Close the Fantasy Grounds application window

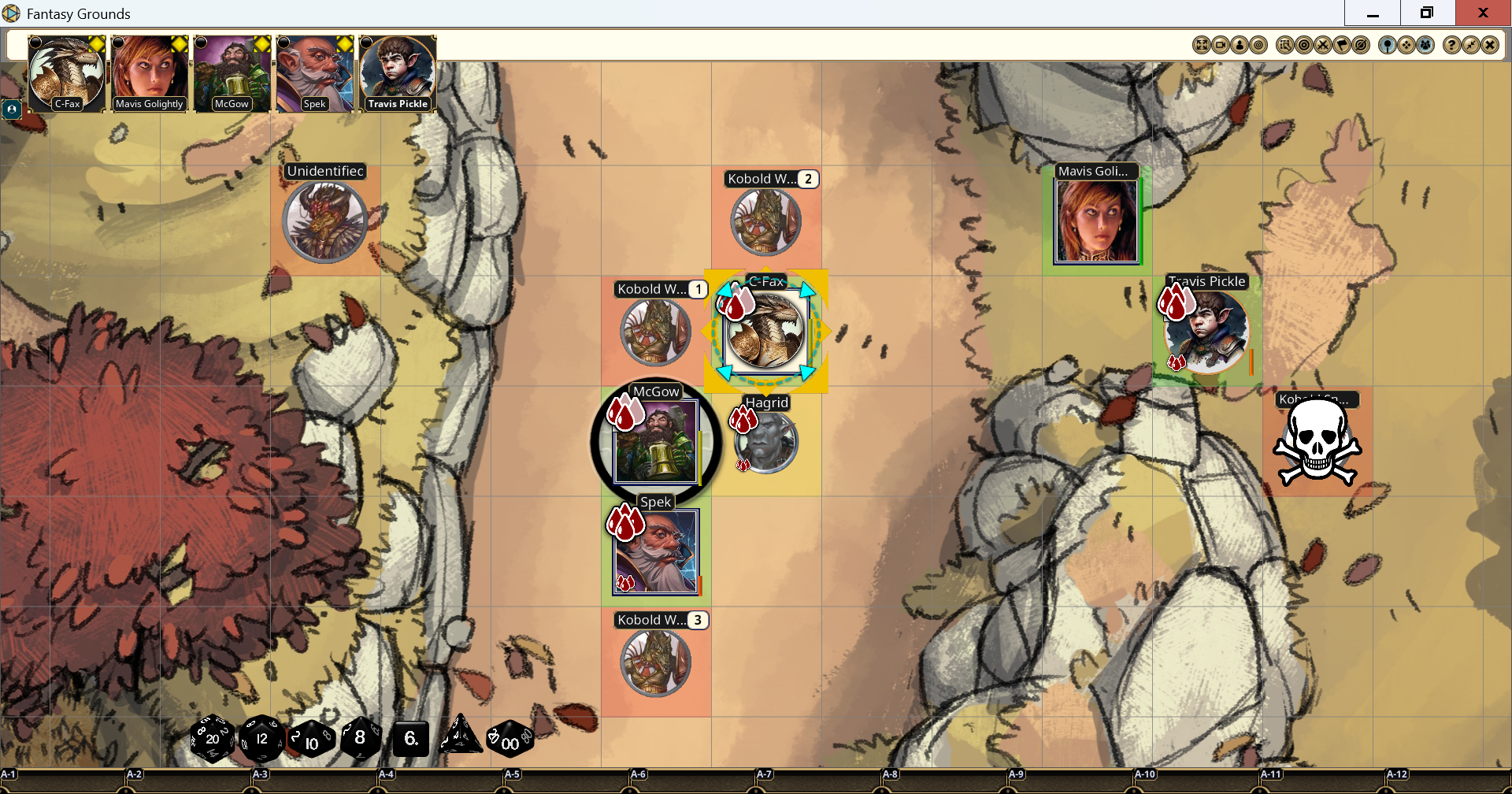pyautogui.click(x=1483, y=13)
